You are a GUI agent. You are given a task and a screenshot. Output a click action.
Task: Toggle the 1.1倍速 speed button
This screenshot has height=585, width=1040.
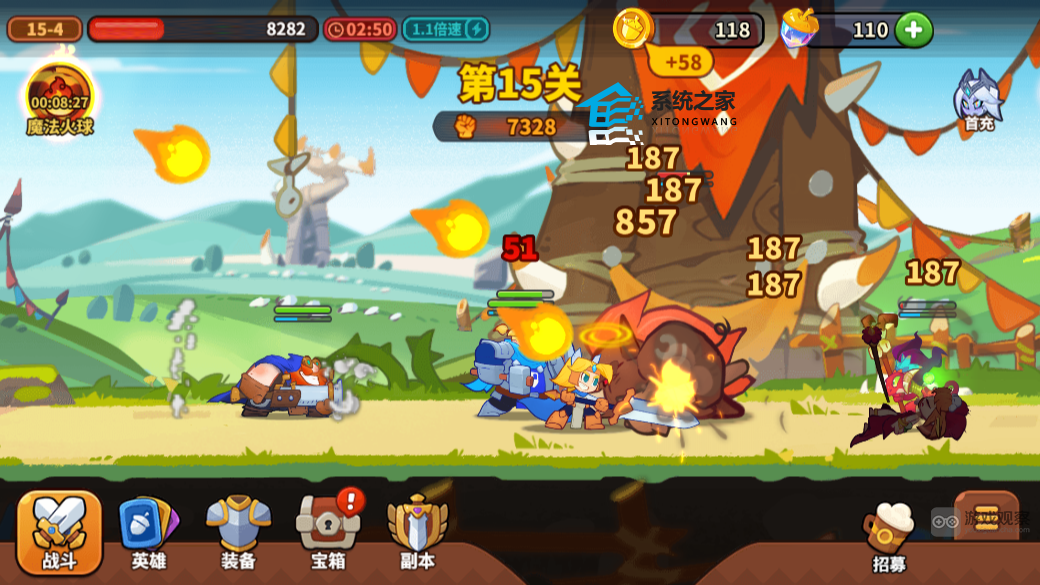(446, 29)
